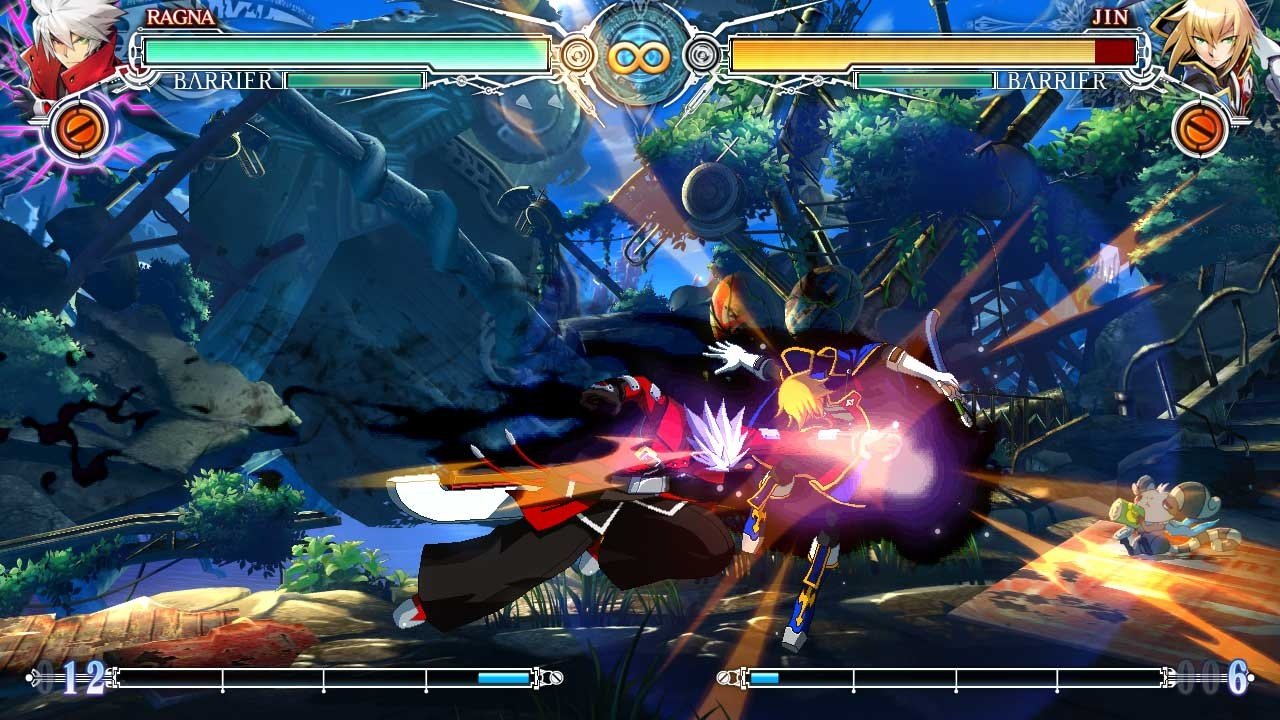Select the RAGNA name label
The height and width of the screenshot is (720, 1280).
(x=180, y=17)
